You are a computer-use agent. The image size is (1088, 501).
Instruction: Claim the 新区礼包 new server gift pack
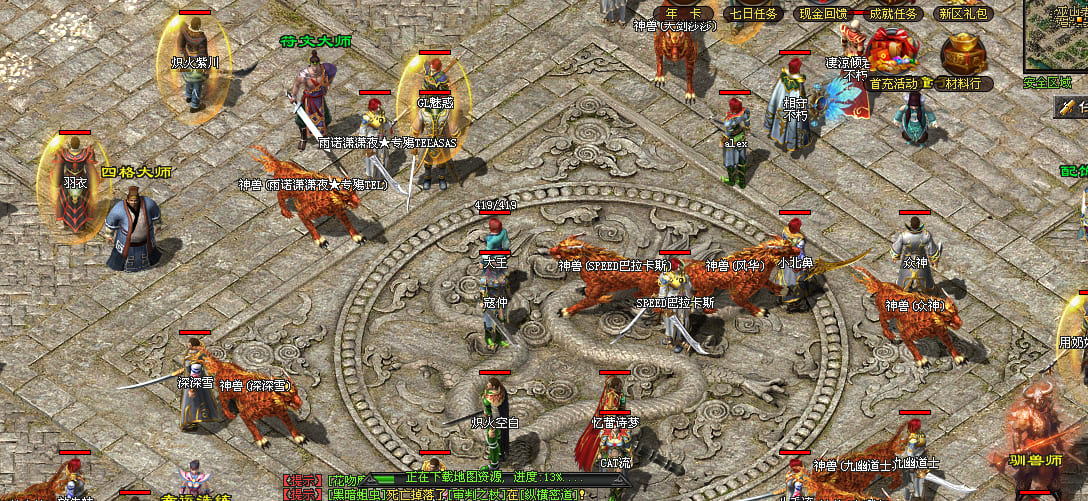[963, 13]
